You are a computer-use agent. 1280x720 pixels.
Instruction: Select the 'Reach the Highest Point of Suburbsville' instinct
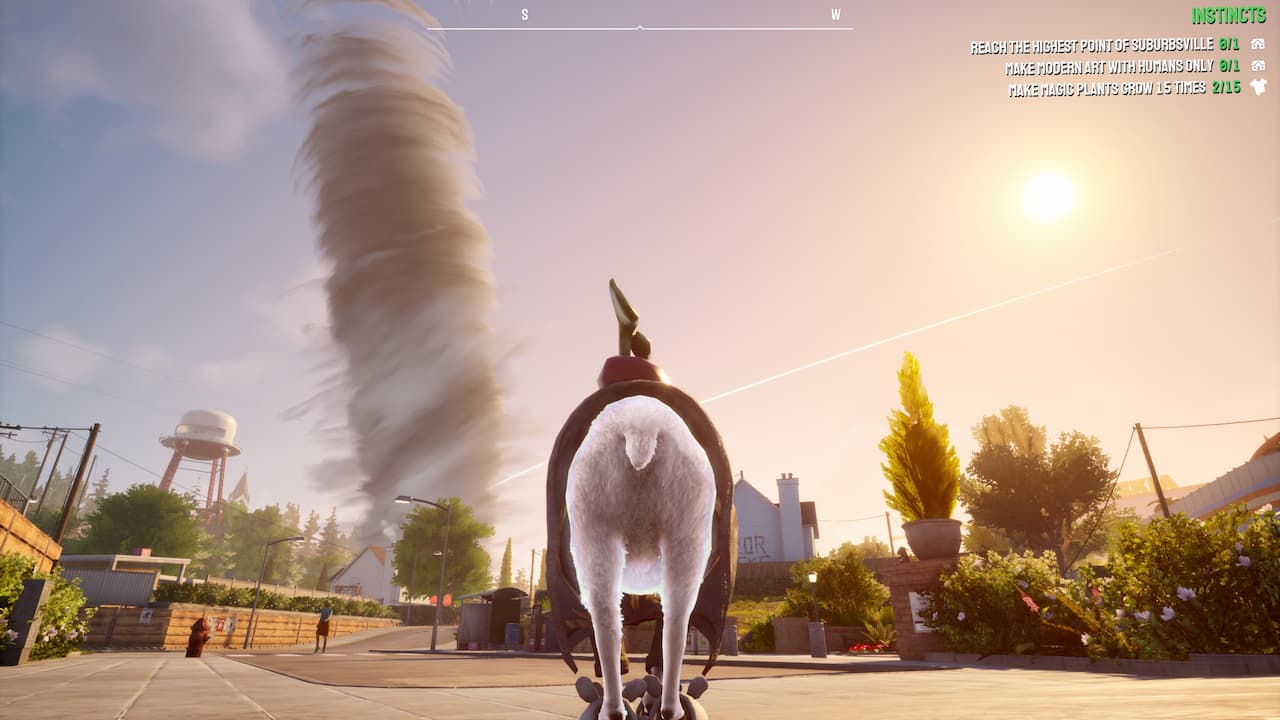(x=1091, y=43)
